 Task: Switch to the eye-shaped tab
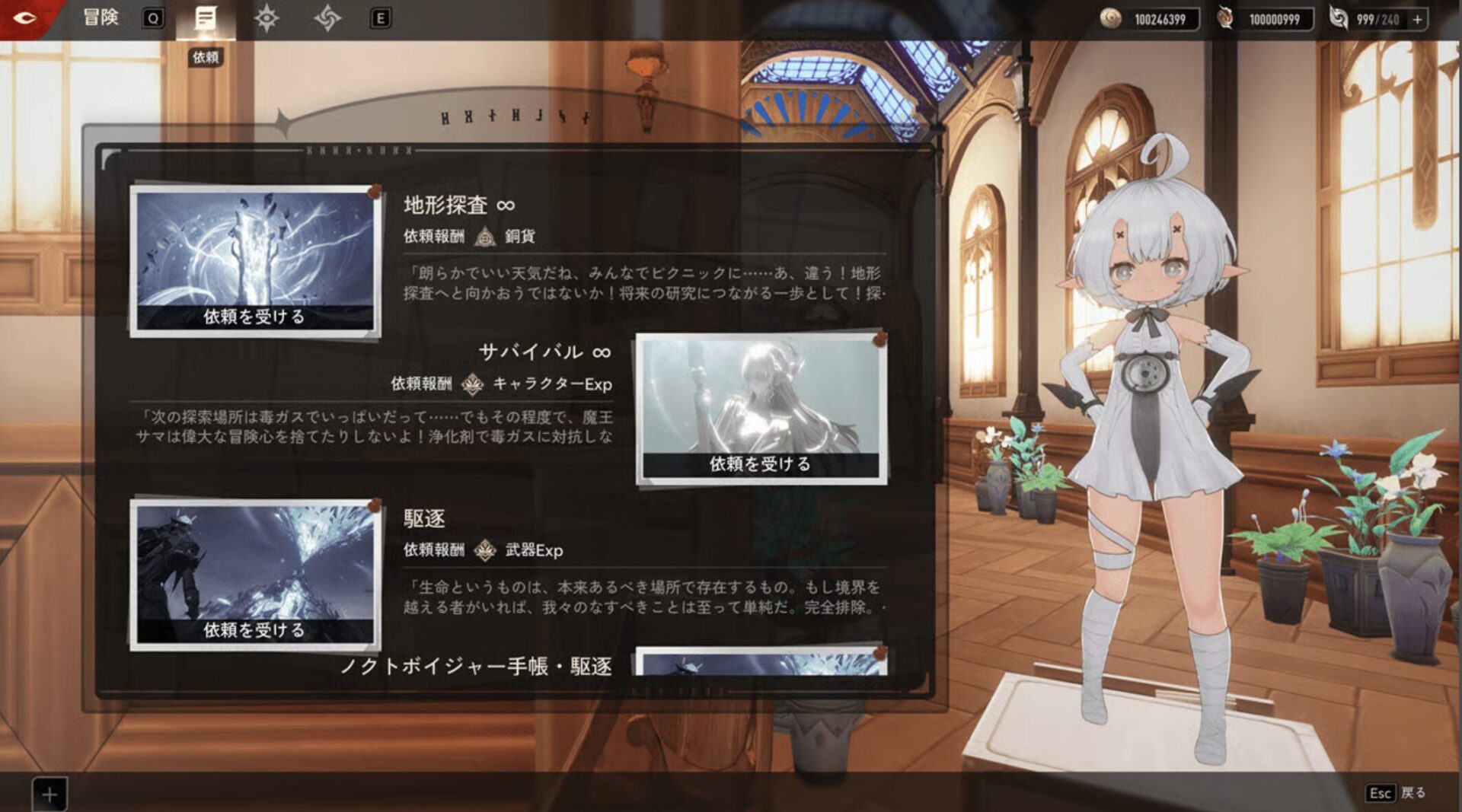(x=267, y=19)
